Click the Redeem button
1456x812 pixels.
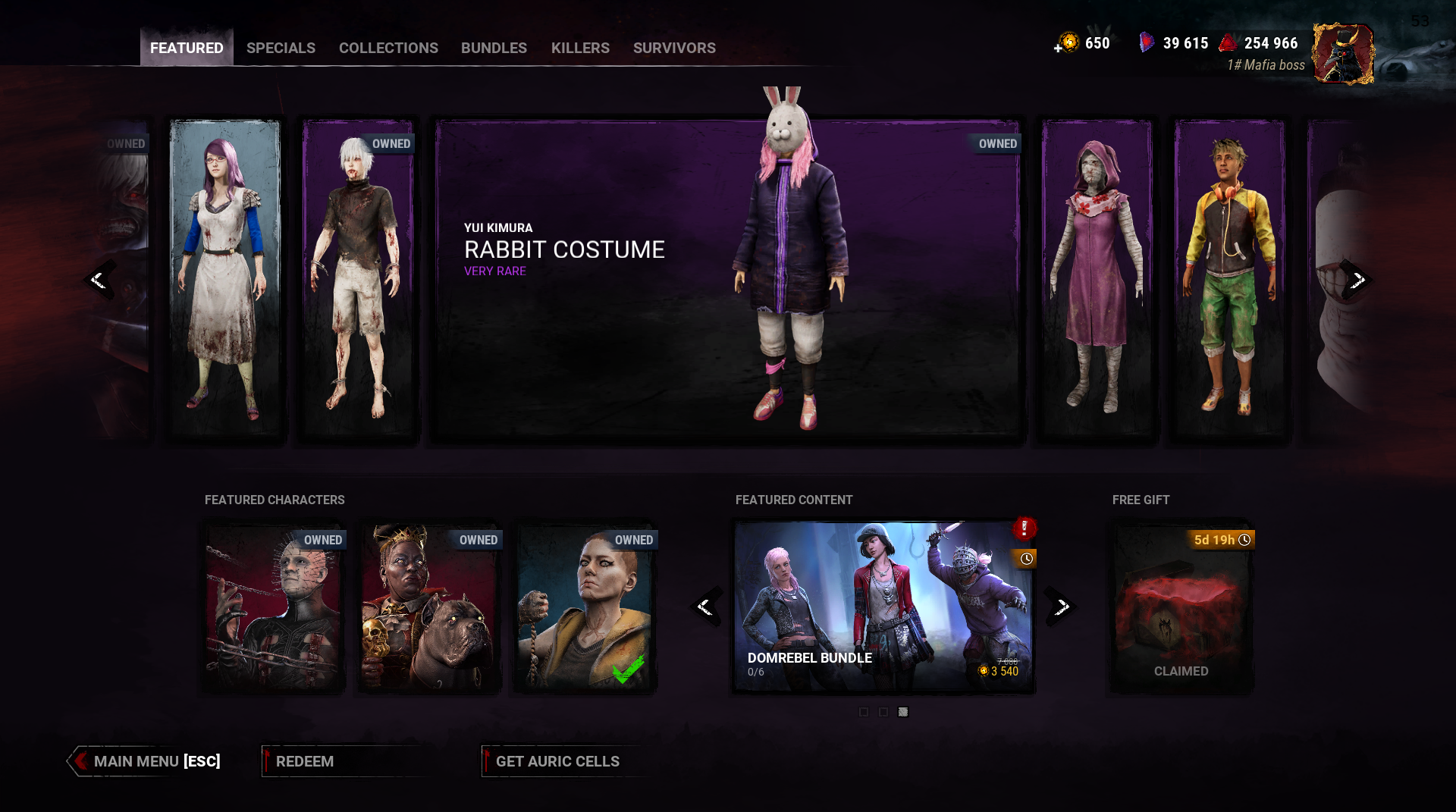(x=305, y=761)
